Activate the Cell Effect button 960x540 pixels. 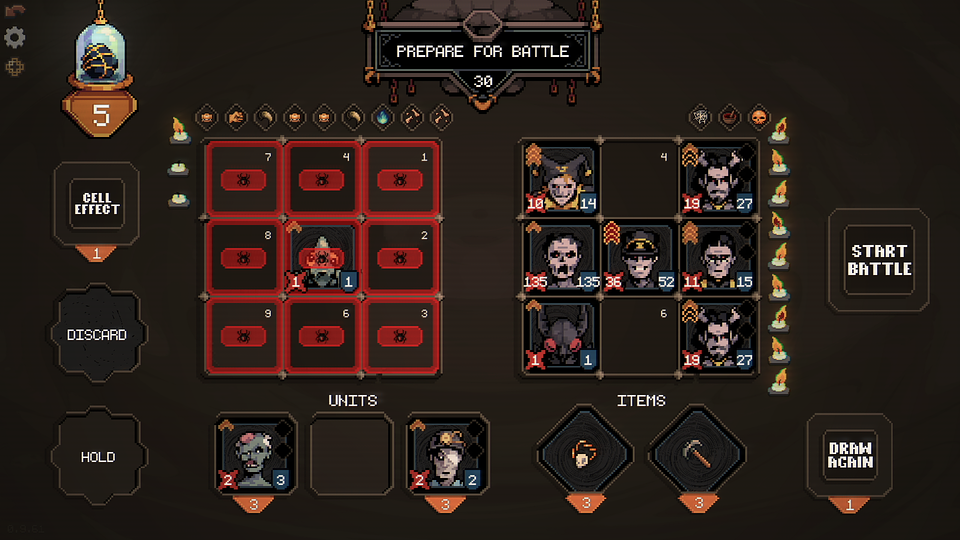tap(96, 203)
